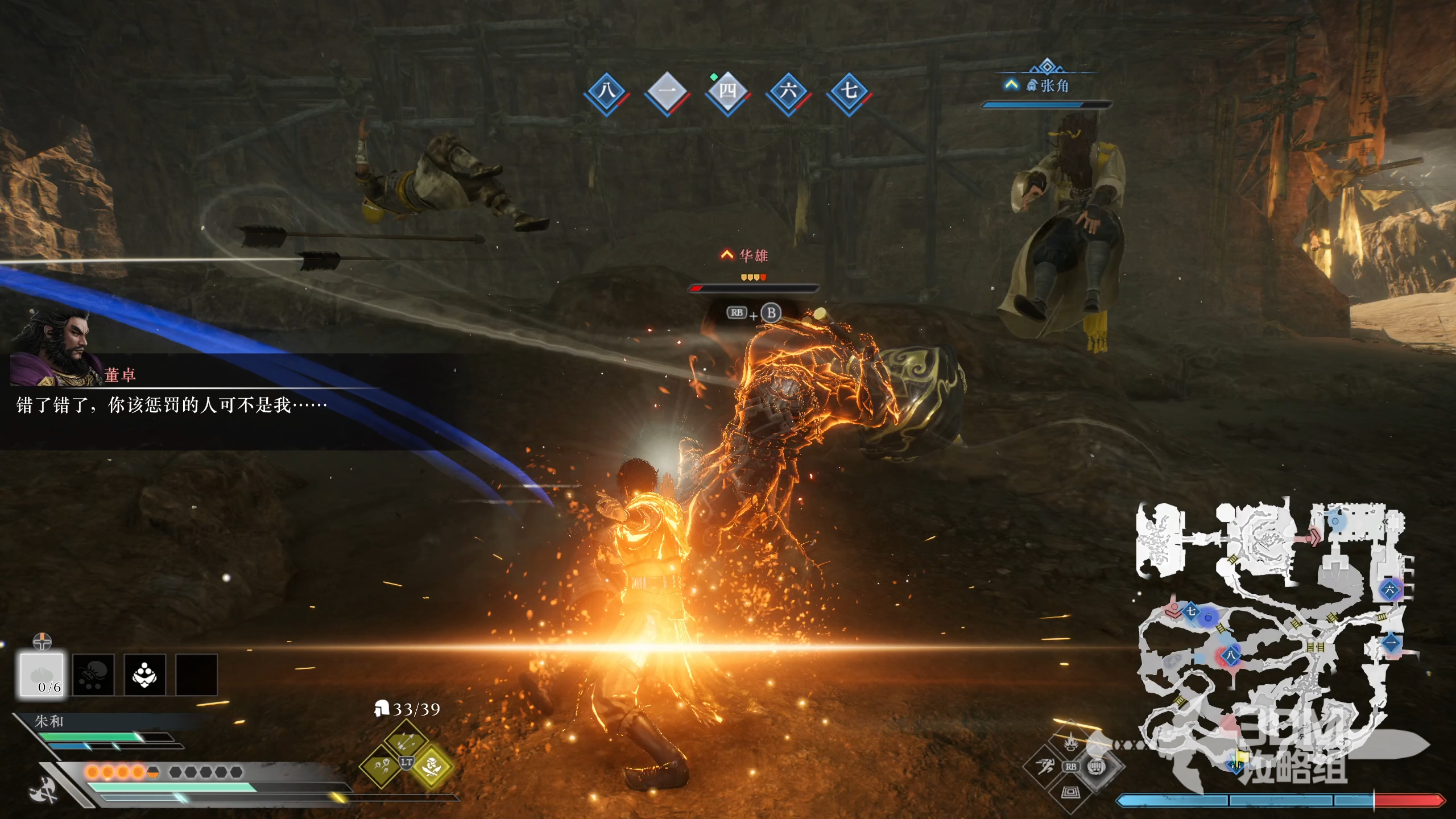The width and height of the screenshot is (1456, 819).
Task: Use the fire burst battle art
Action: coord(1070,742)
